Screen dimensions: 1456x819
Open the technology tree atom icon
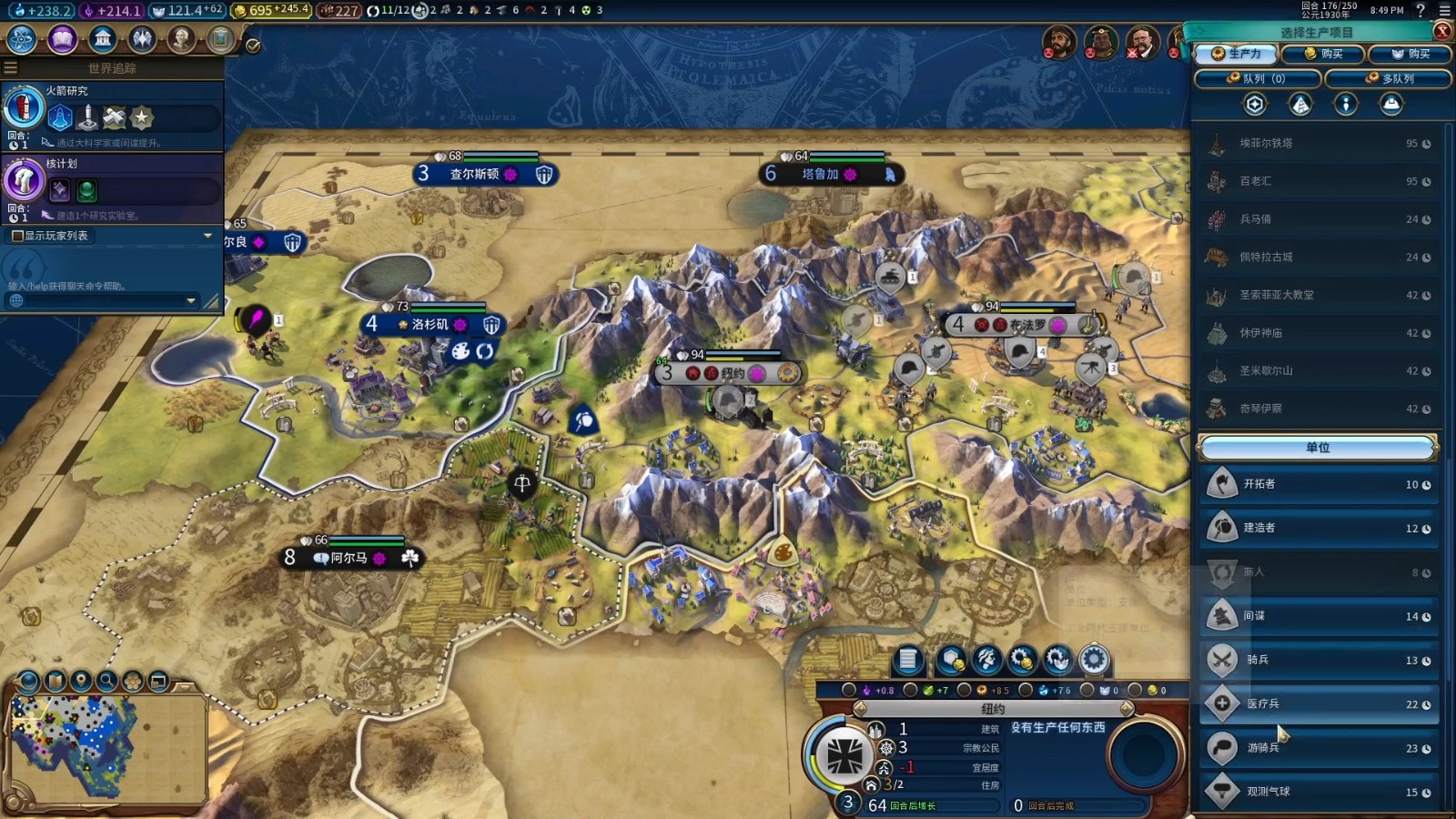click(x=21, y=39)
